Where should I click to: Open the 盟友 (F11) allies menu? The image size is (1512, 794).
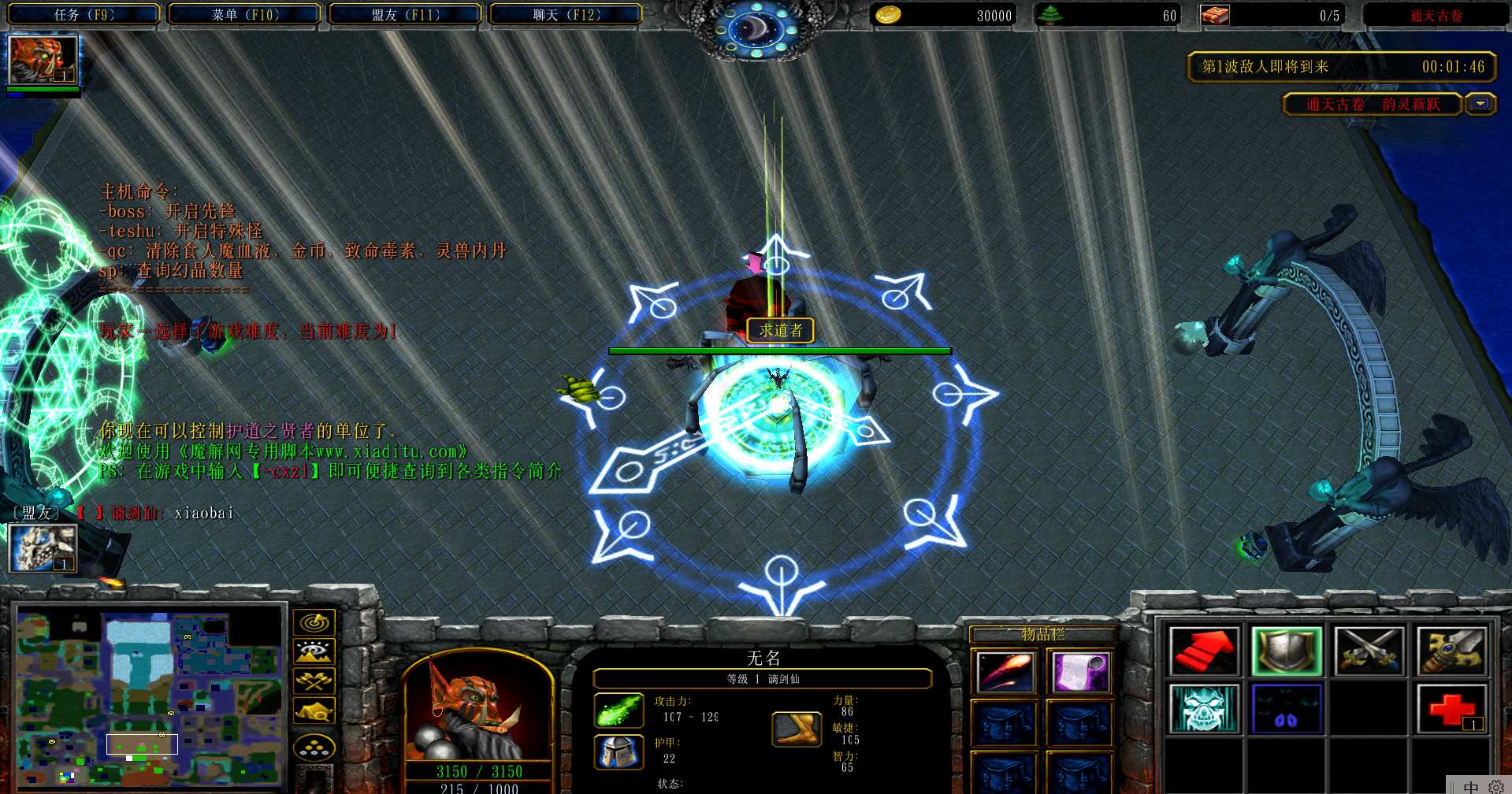pos(405,14)
